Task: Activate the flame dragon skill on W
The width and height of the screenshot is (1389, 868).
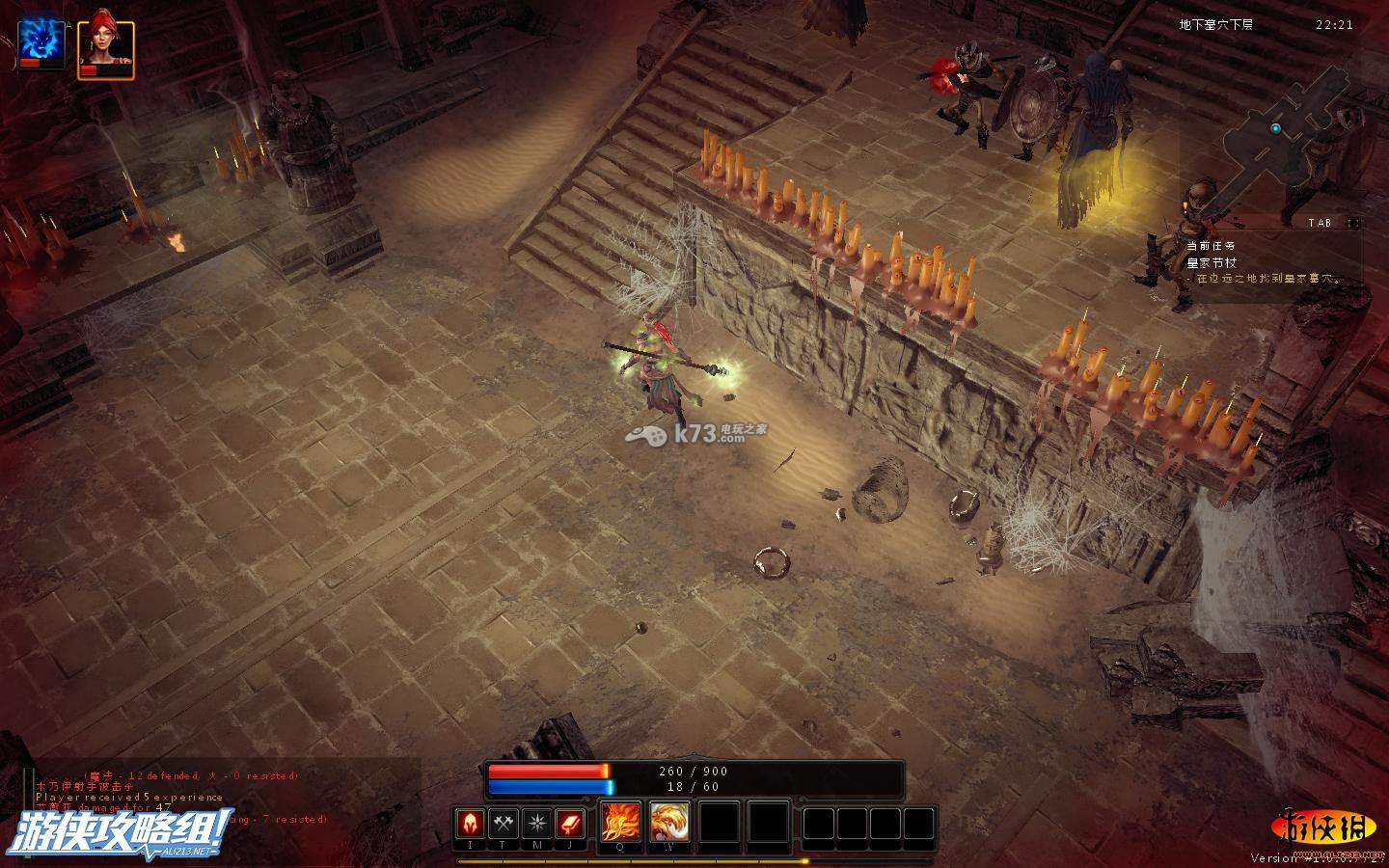Action: [x=669, y=823]
